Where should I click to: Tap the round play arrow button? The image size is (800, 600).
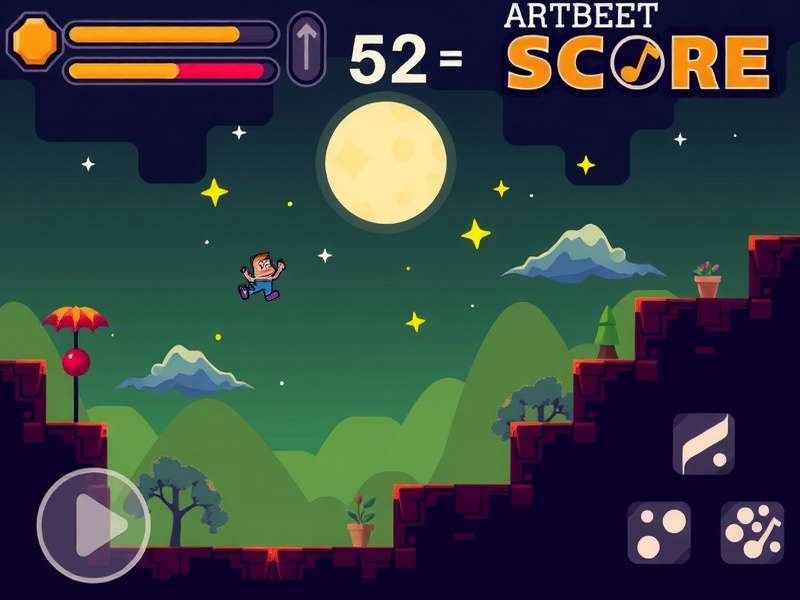pos(93,524)
